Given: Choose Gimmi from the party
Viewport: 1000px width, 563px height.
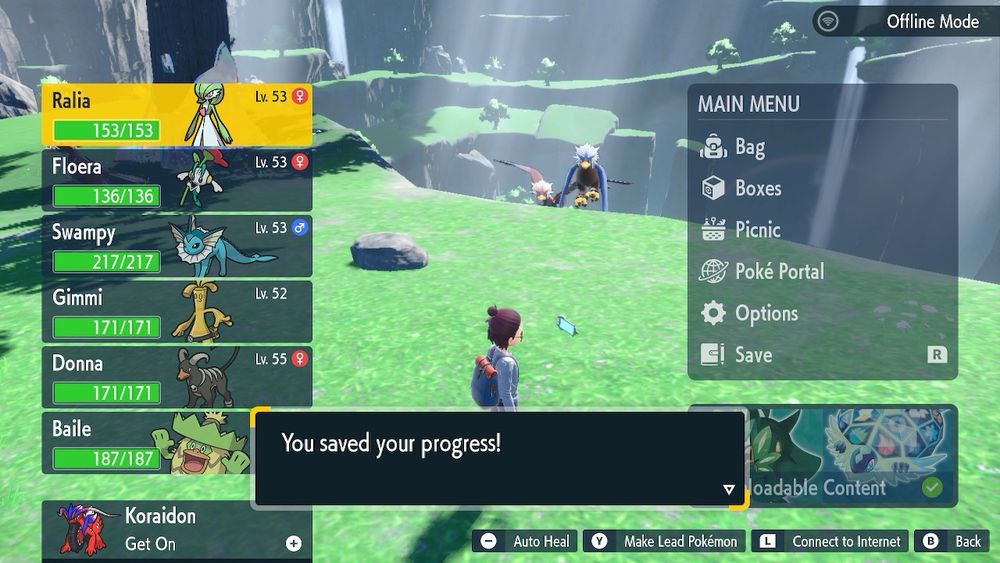Looking at the screenshot, I should pyautogui.click(x=177, y=311).
